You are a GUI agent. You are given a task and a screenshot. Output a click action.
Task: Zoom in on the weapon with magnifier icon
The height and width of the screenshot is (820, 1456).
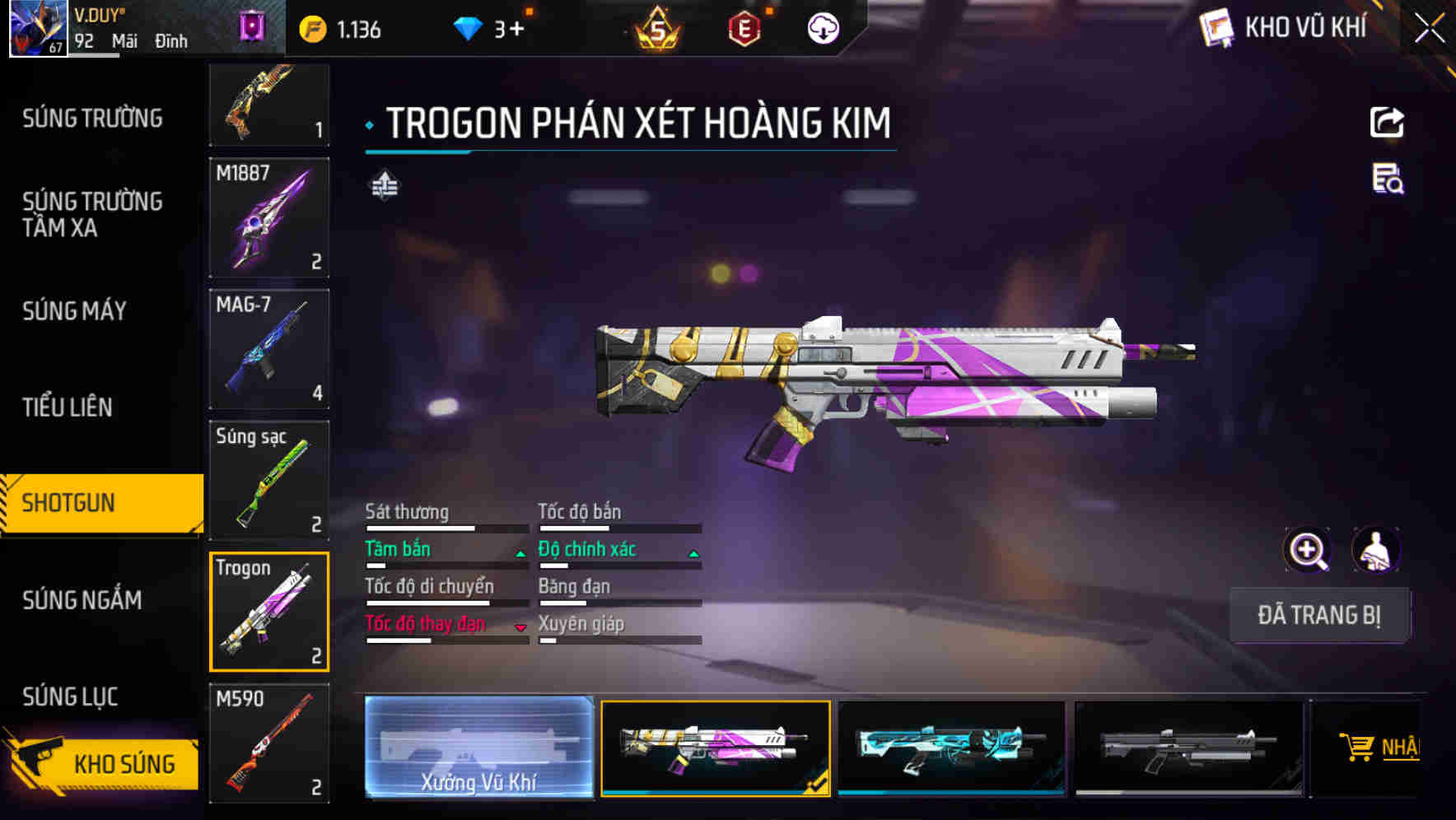click(1307, 549)
